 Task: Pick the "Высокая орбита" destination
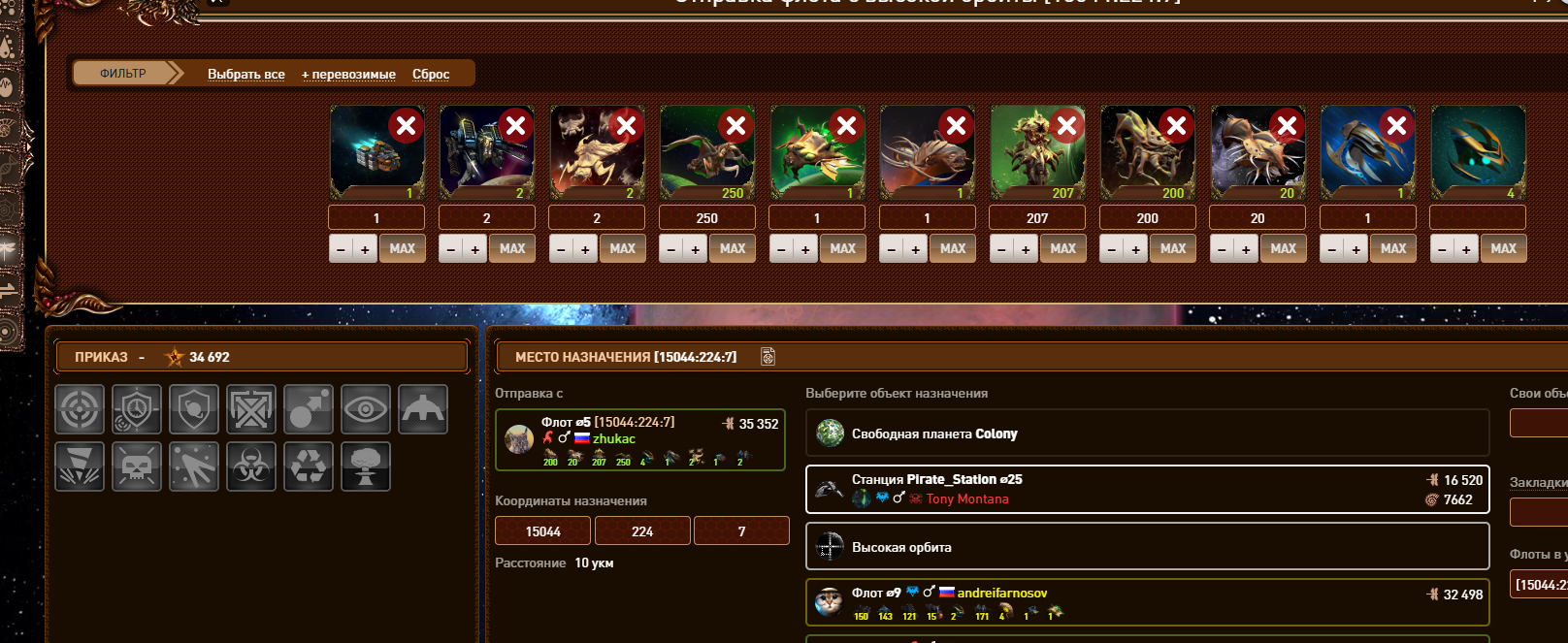coord(1147,547)
